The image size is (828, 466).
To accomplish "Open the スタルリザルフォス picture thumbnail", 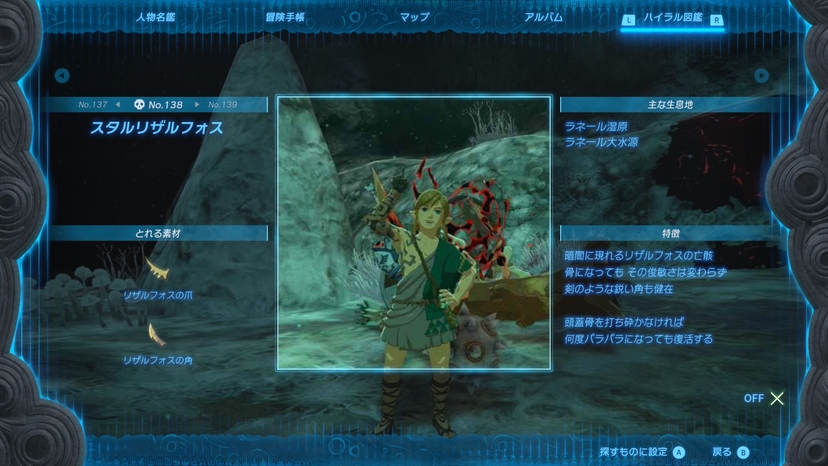I will click(x=413, y=233).
